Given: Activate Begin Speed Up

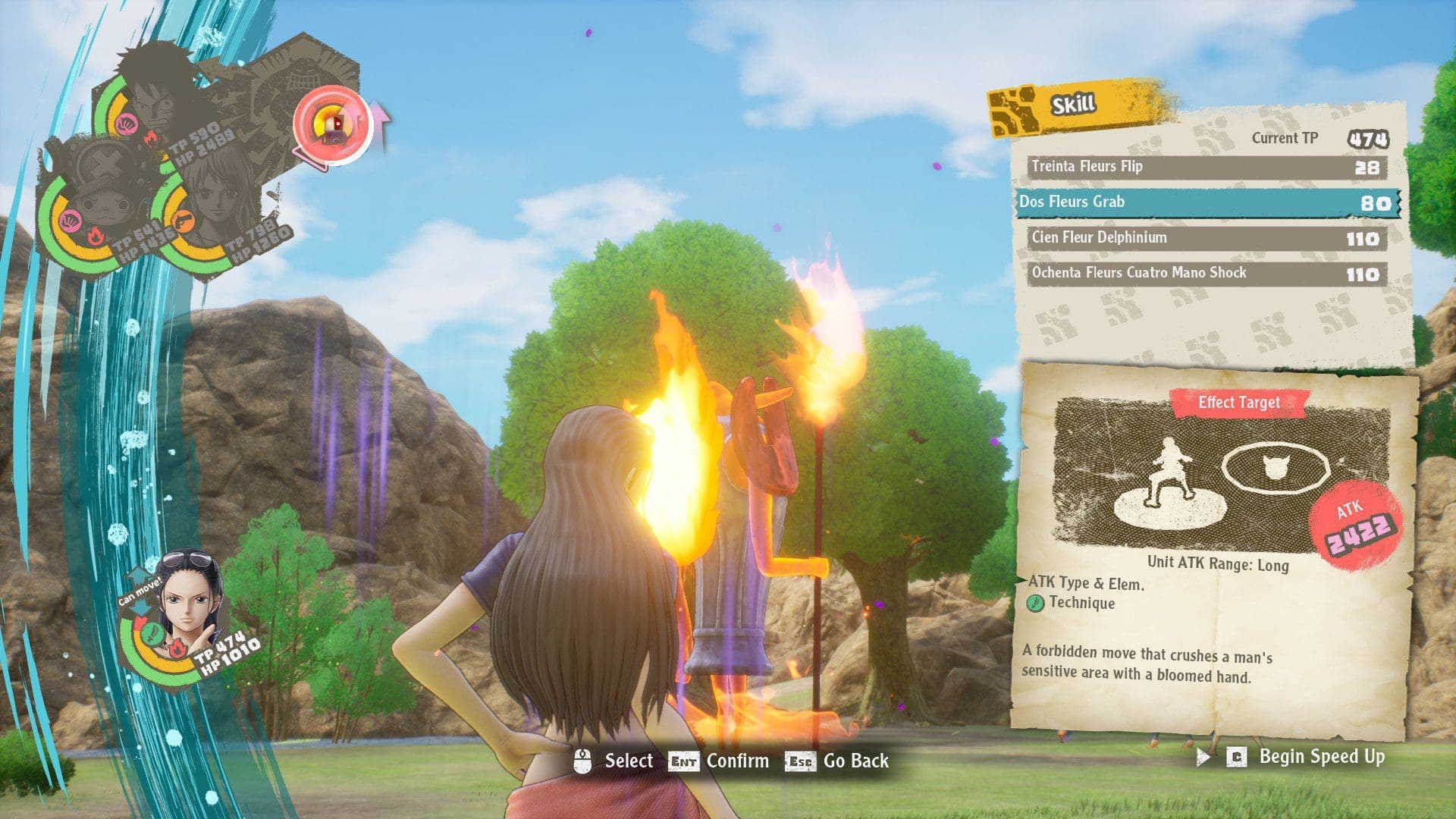Looking at the screenshot, I should tap(1320, 757).
